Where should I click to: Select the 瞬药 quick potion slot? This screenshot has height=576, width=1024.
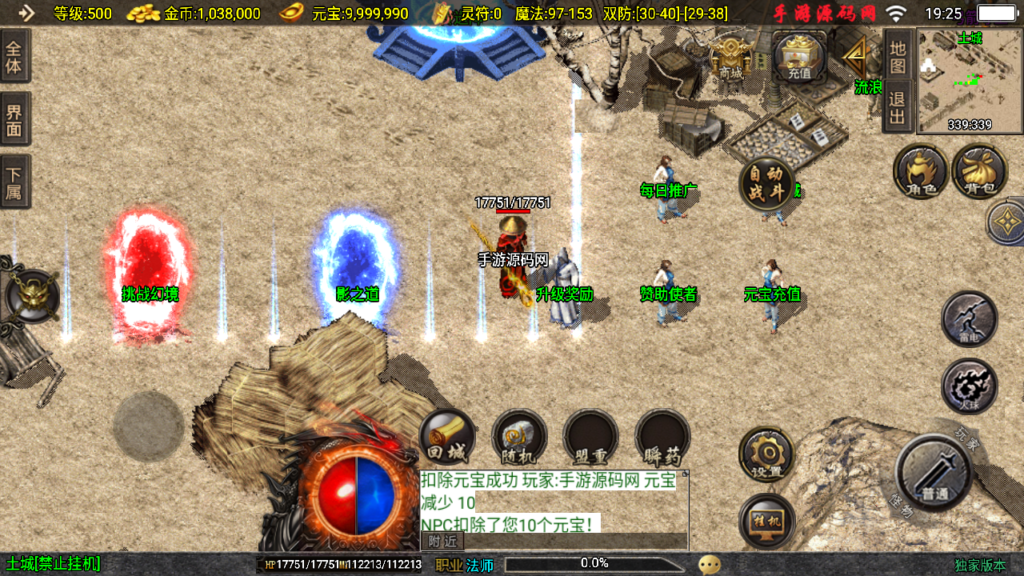663,438
